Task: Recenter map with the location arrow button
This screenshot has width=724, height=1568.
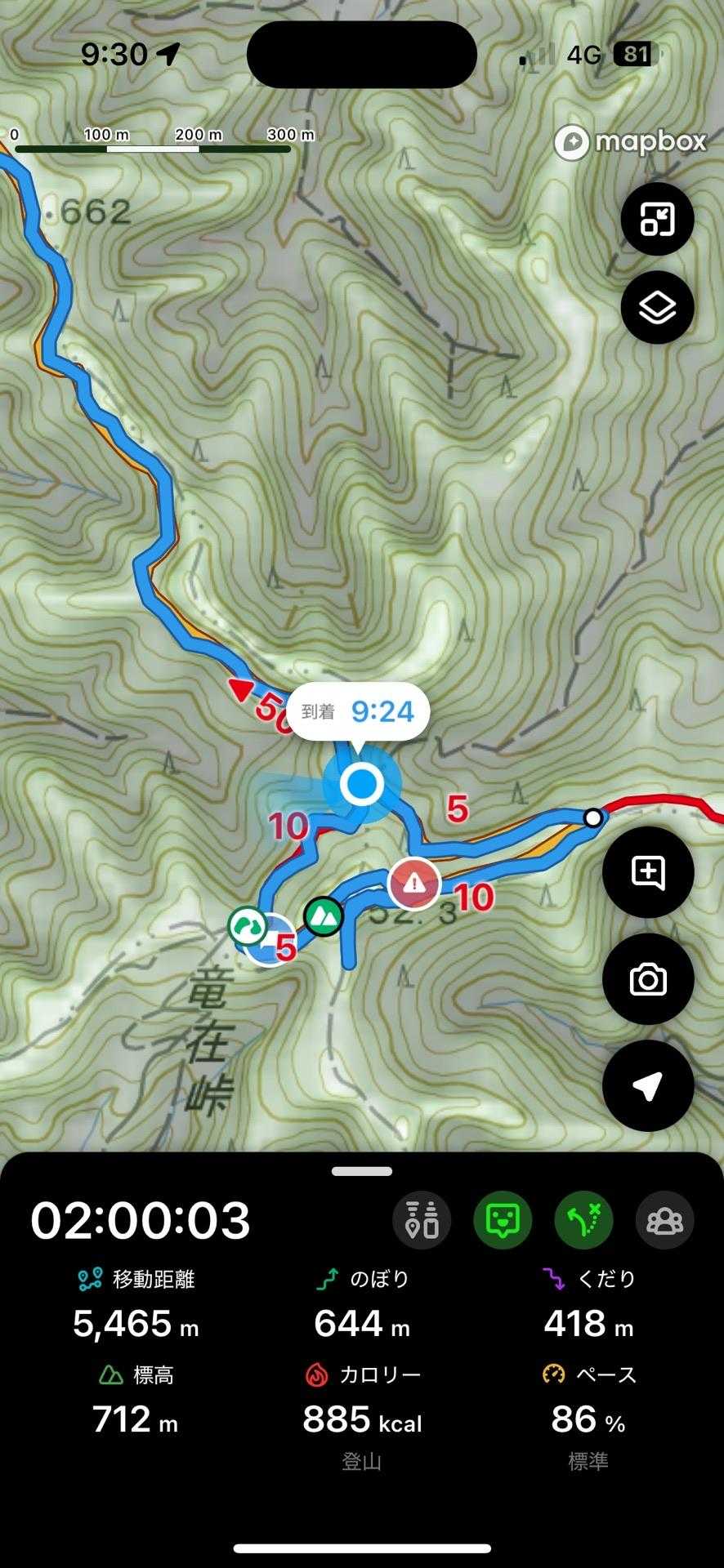Action: click(647, 1085)
